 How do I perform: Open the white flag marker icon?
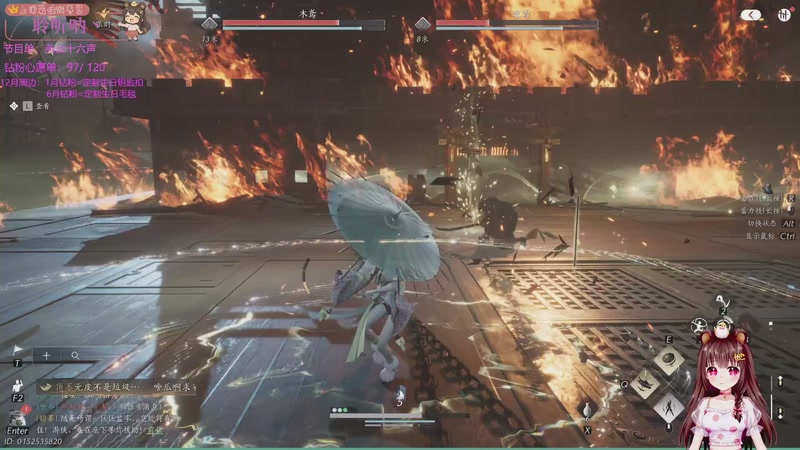click(17, 350)
